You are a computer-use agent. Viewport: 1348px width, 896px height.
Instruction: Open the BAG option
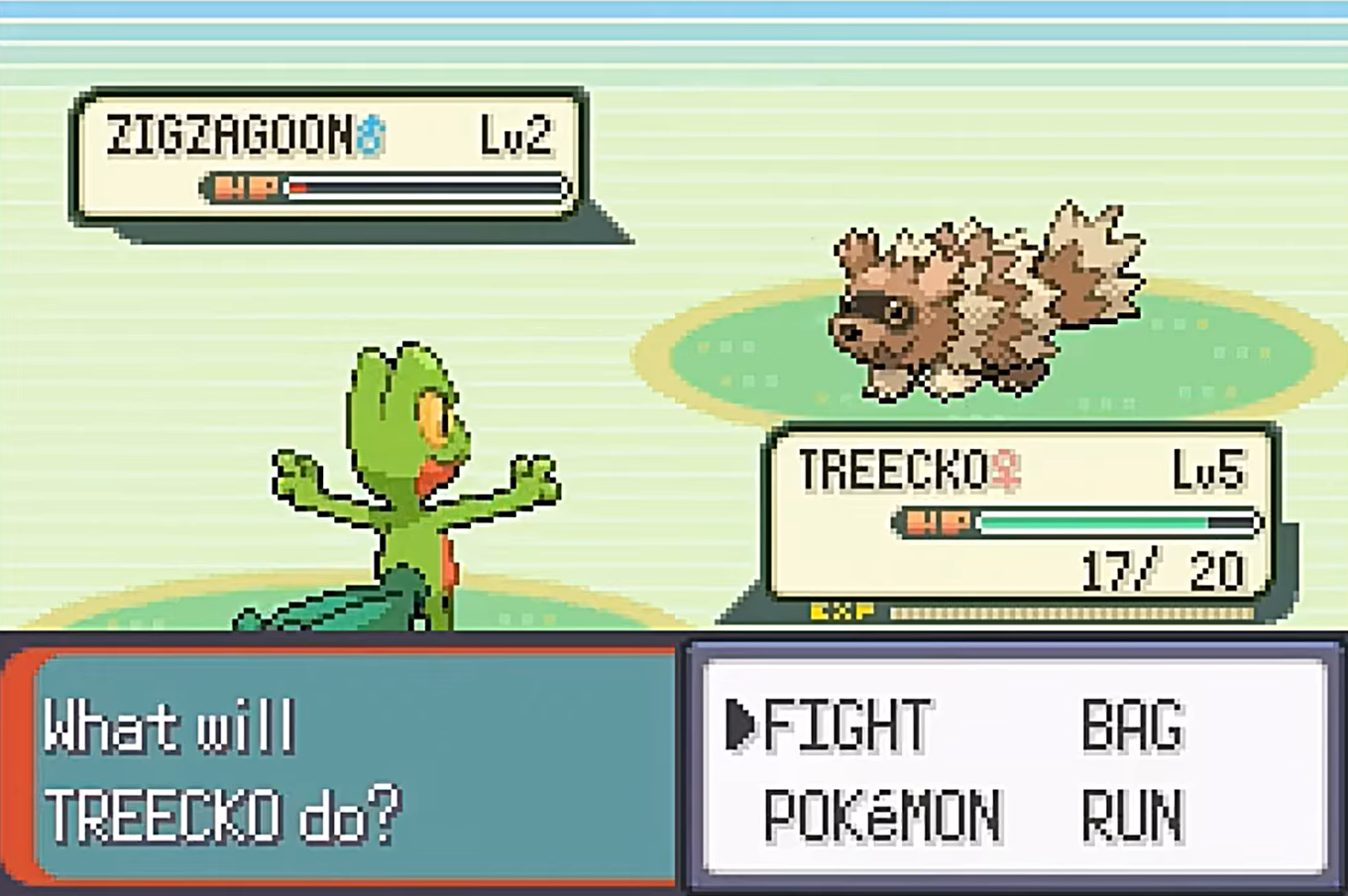coord(1132,726)
